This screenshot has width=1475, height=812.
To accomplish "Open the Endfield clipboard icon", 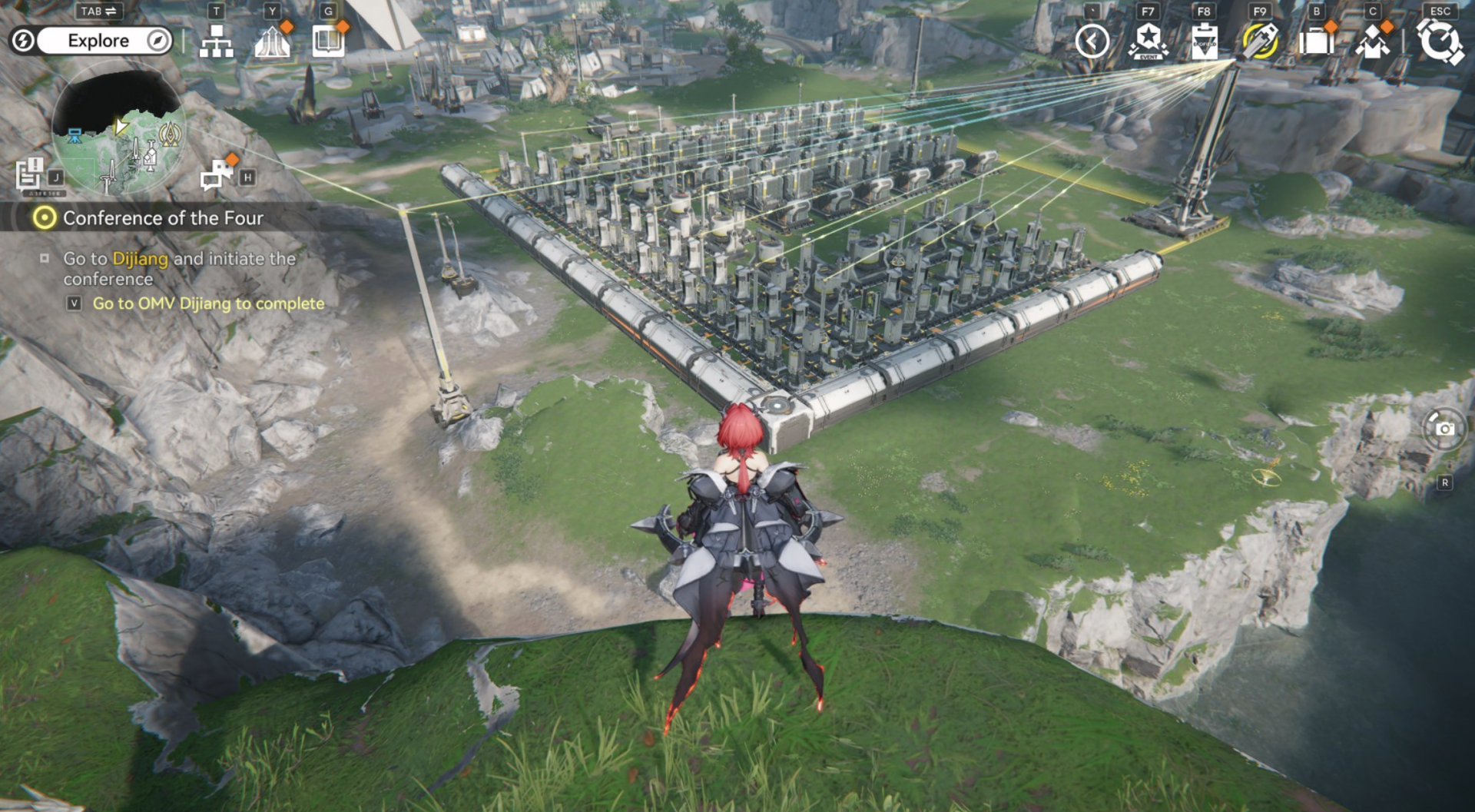I will click(x=1204, y=41).
